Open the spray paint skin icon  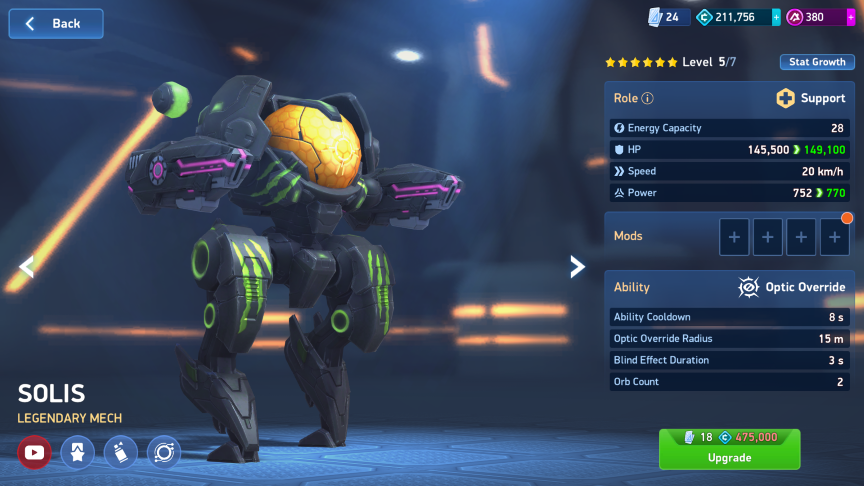120,453
